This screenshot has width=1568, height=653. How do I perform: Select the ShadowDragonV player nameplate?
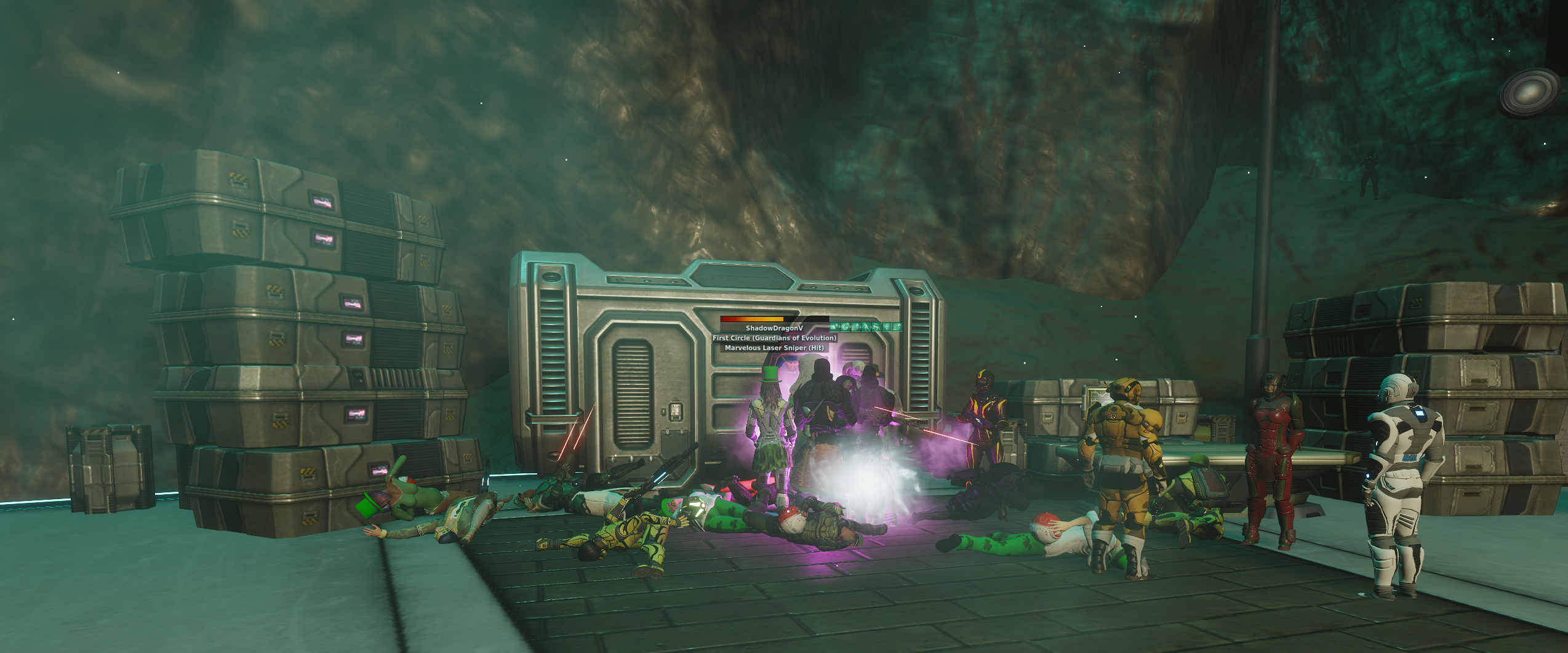774,328
